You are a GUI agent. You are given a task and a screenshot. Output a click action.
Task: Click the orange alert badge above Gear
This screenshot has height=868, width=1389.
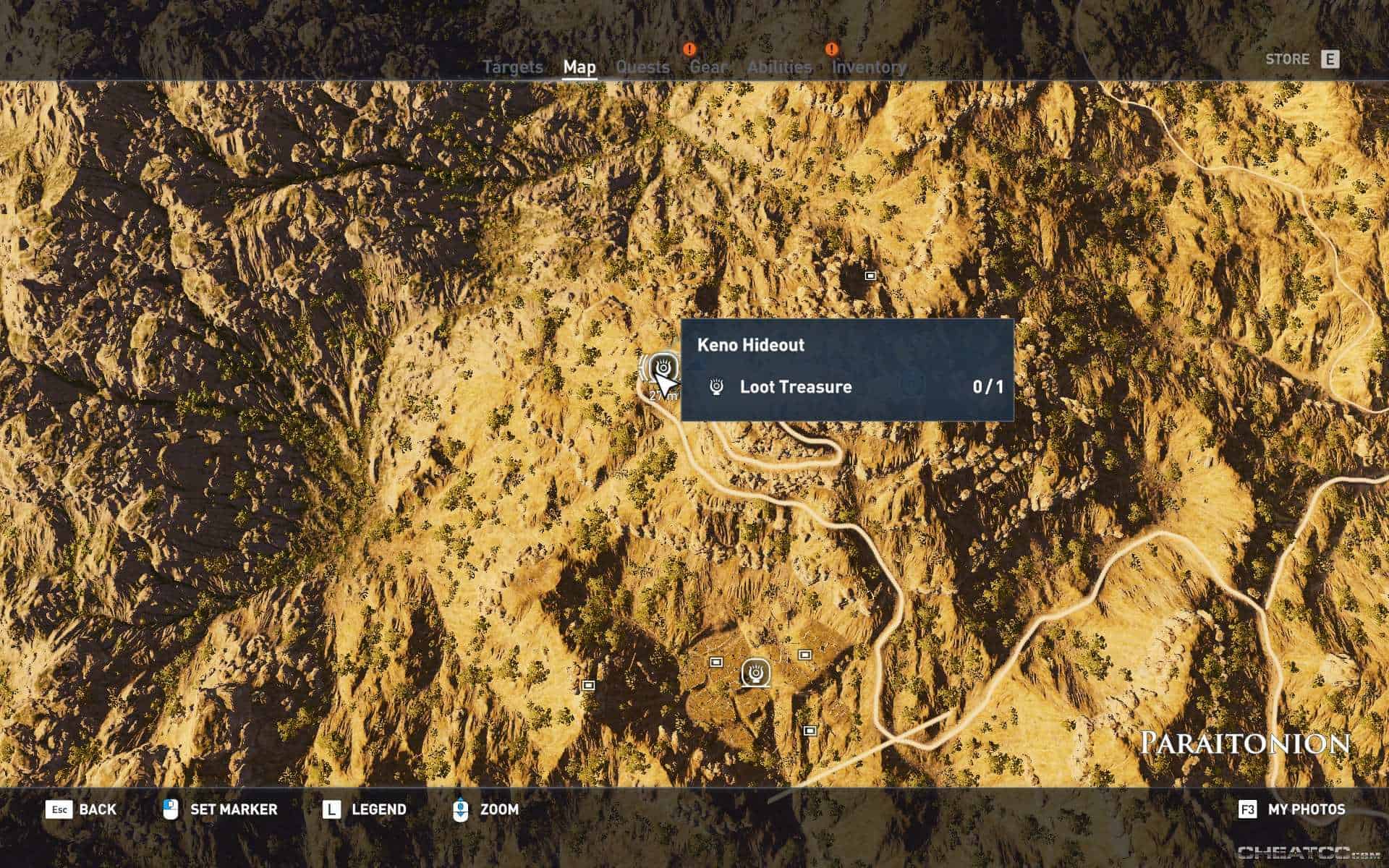689,49
